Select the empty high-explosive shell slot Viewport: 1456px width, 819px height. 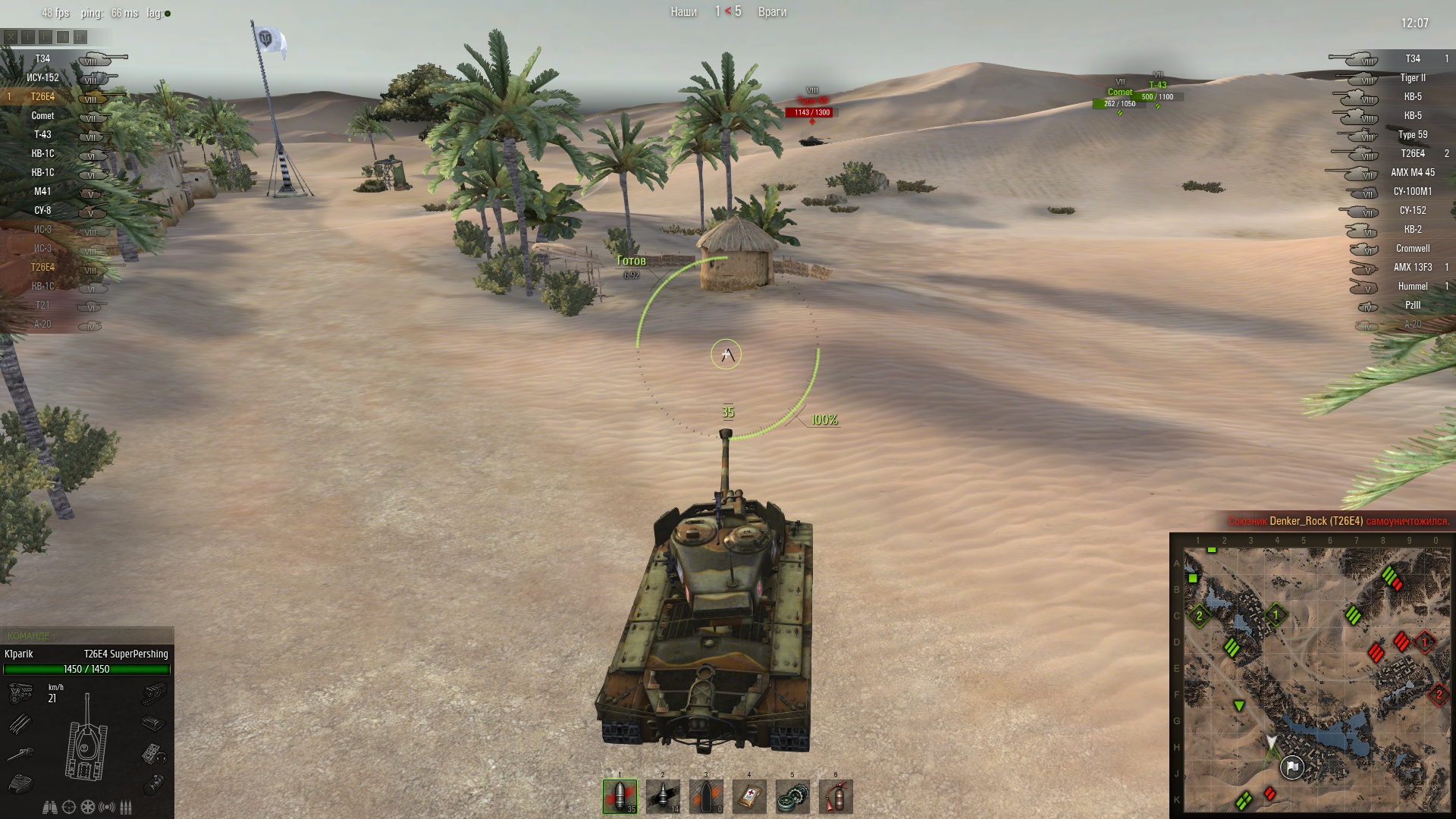pos(706,796)
